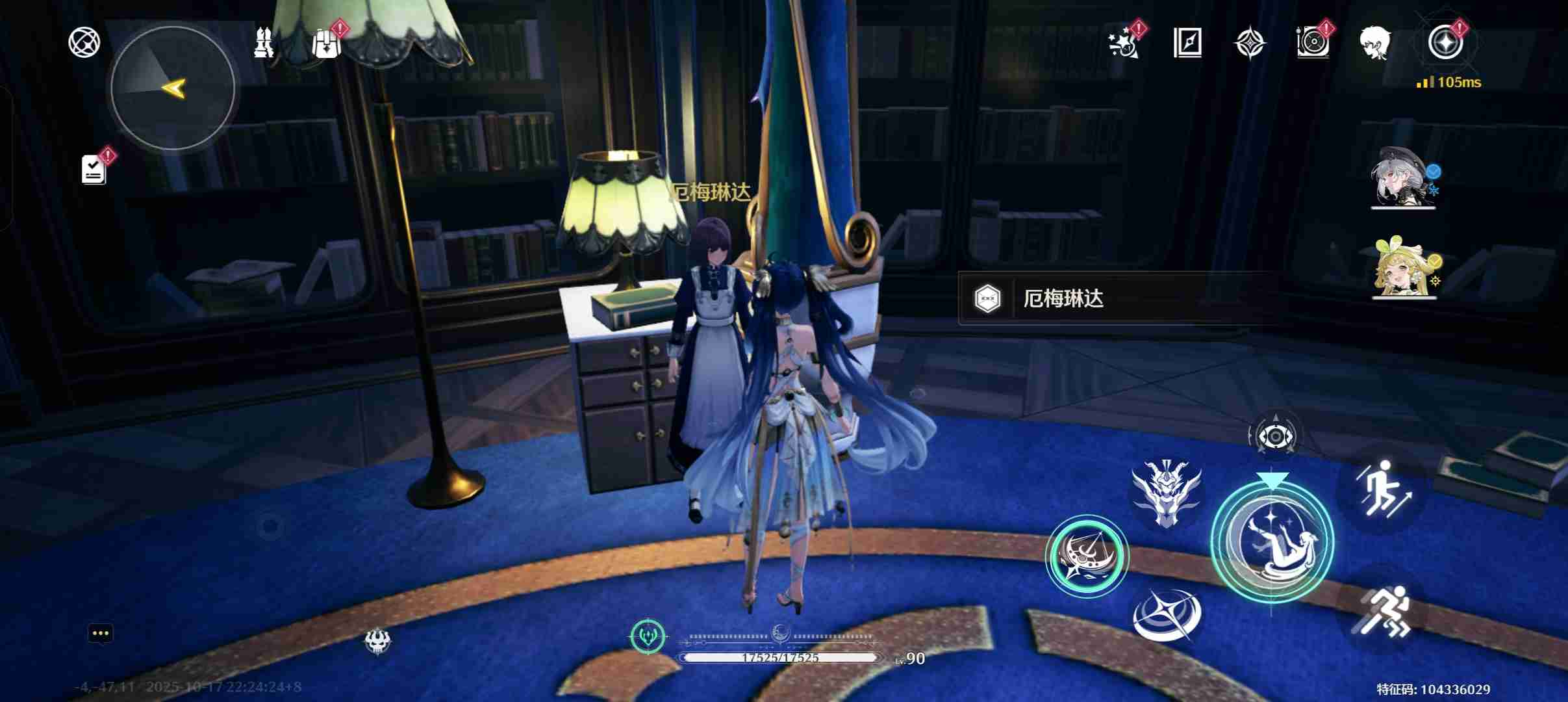Image resolution: width=1568 pixels, height=702 pixels.
Task: Tap the turntable record player icon
Action: pos(1313,44)
